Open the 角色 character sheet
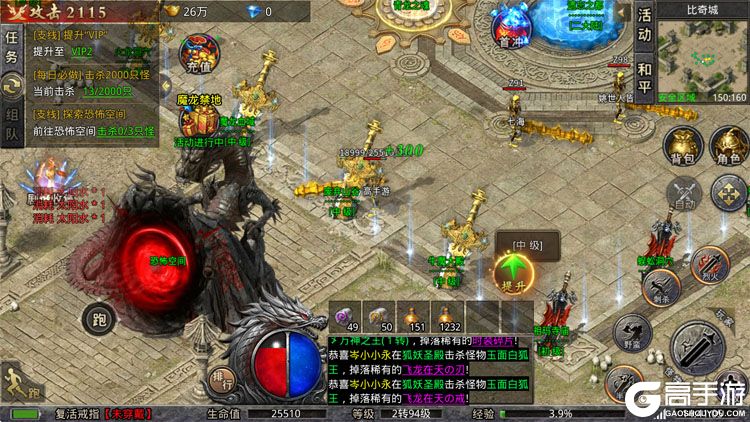Image resolution: width=750 pixels, height=422 pixels. point(727,144)
